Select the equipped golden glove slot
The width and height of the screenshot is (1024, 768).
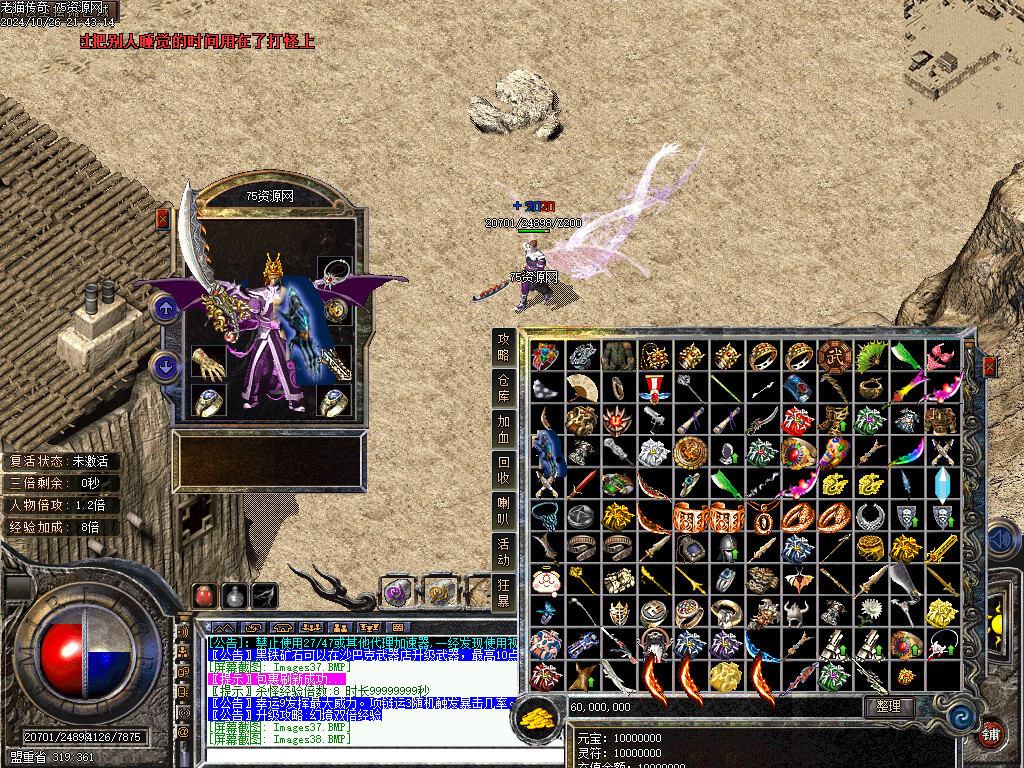[209, 364]
